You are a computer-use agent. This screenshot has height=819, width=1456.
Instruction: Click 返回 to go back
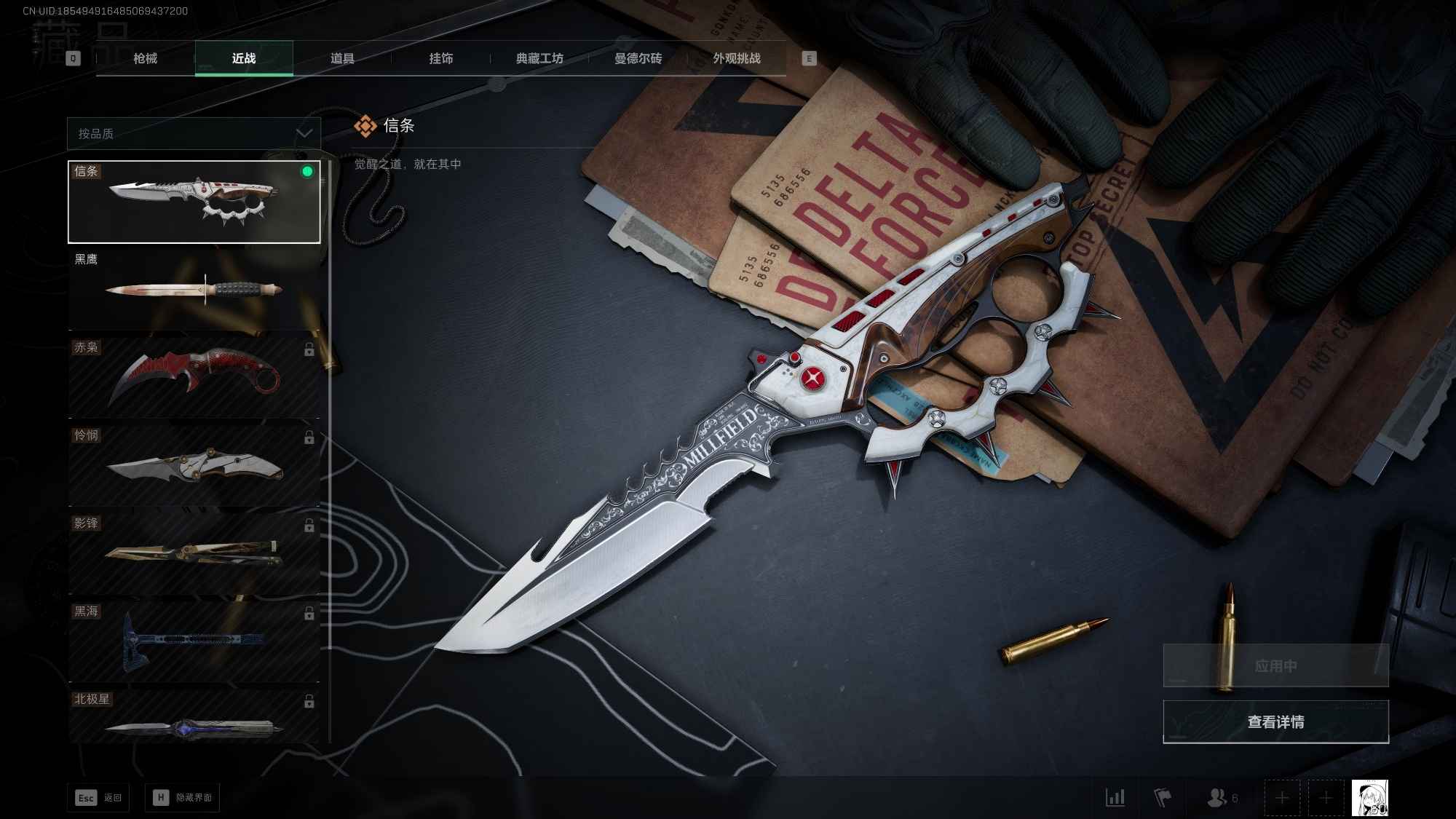coord(98,797)
